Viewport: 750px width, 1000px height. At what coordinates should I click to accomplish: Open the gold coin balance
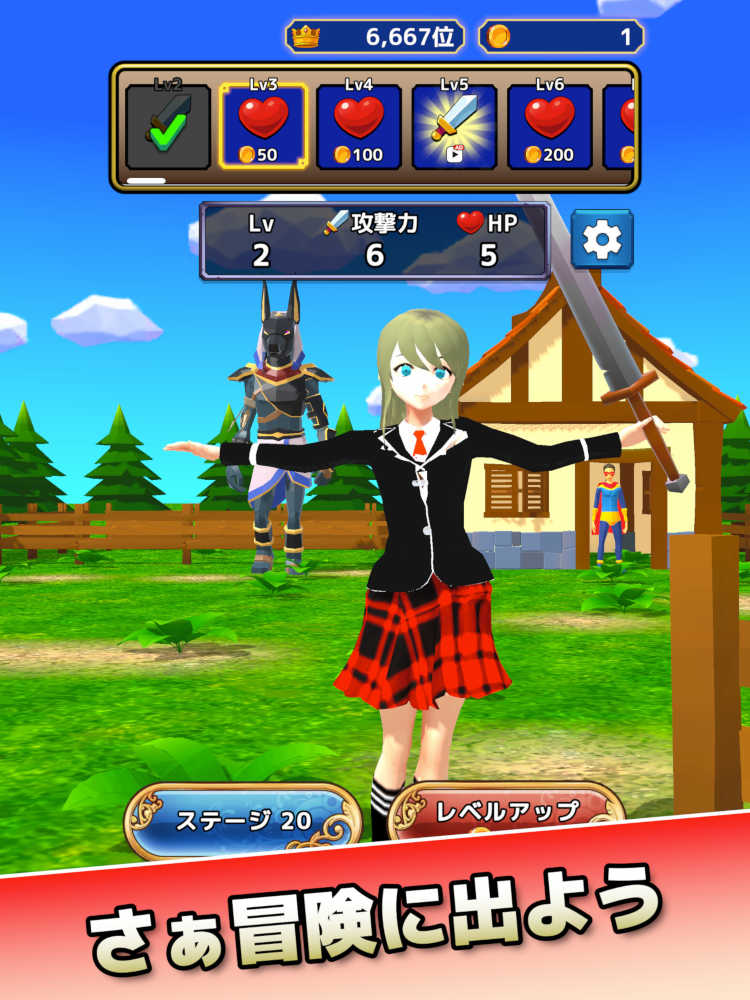(x=561, y=37)
